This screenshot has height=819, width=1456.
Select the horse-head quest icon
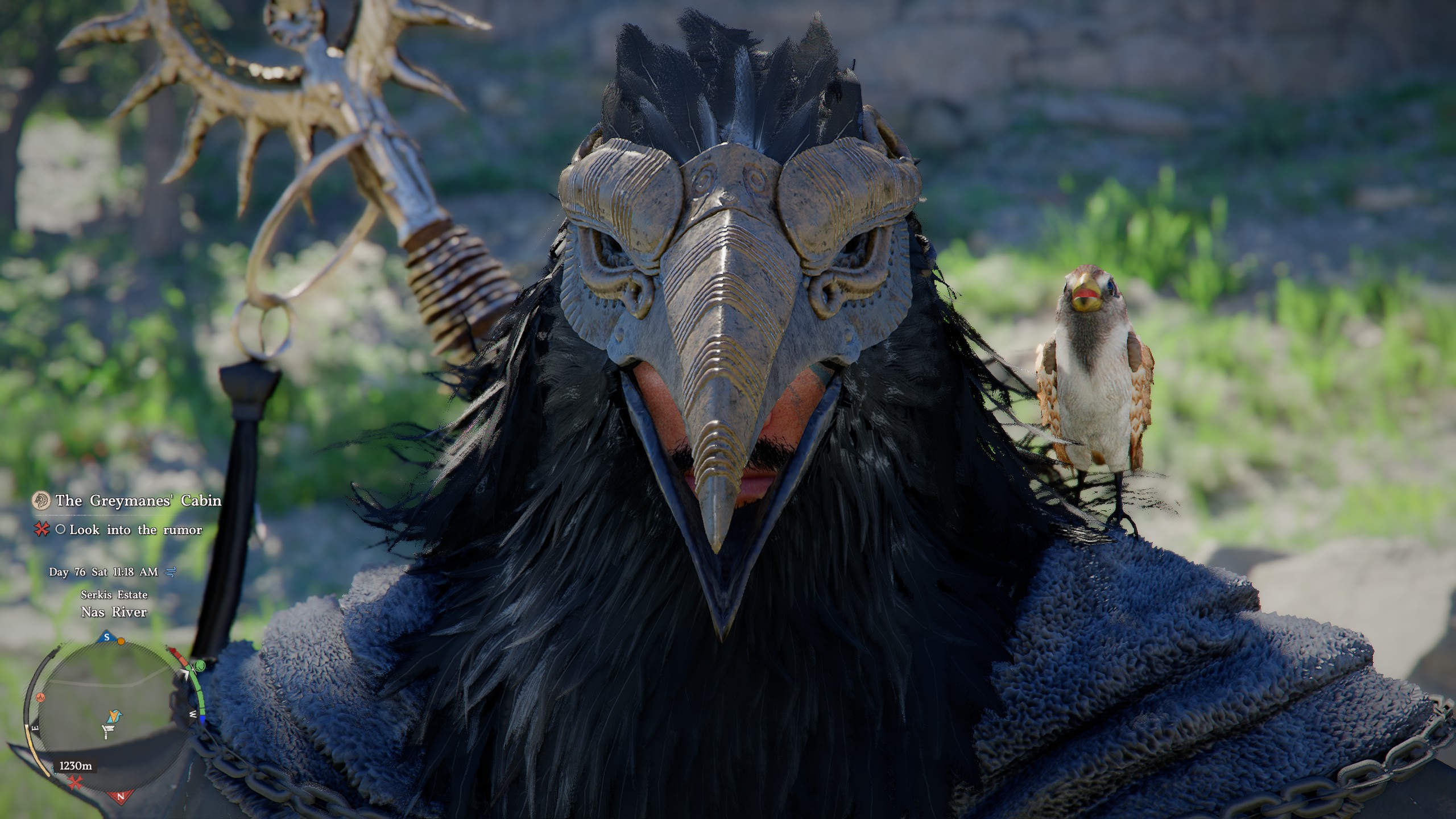pyautogui.click(x=41, y=500)
